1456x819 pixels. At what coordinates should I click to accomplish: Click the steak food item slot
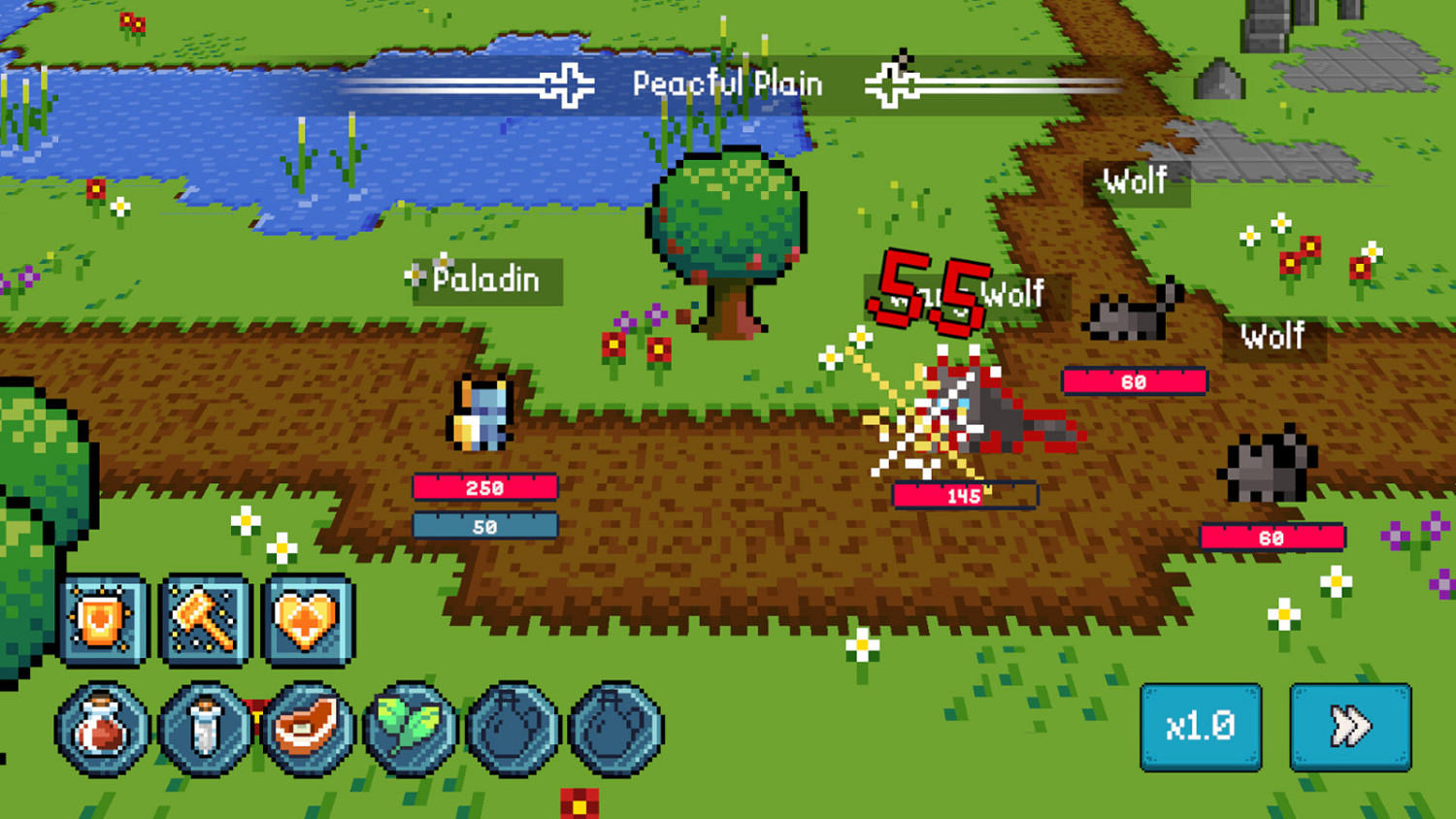click(x=309, y=725)
